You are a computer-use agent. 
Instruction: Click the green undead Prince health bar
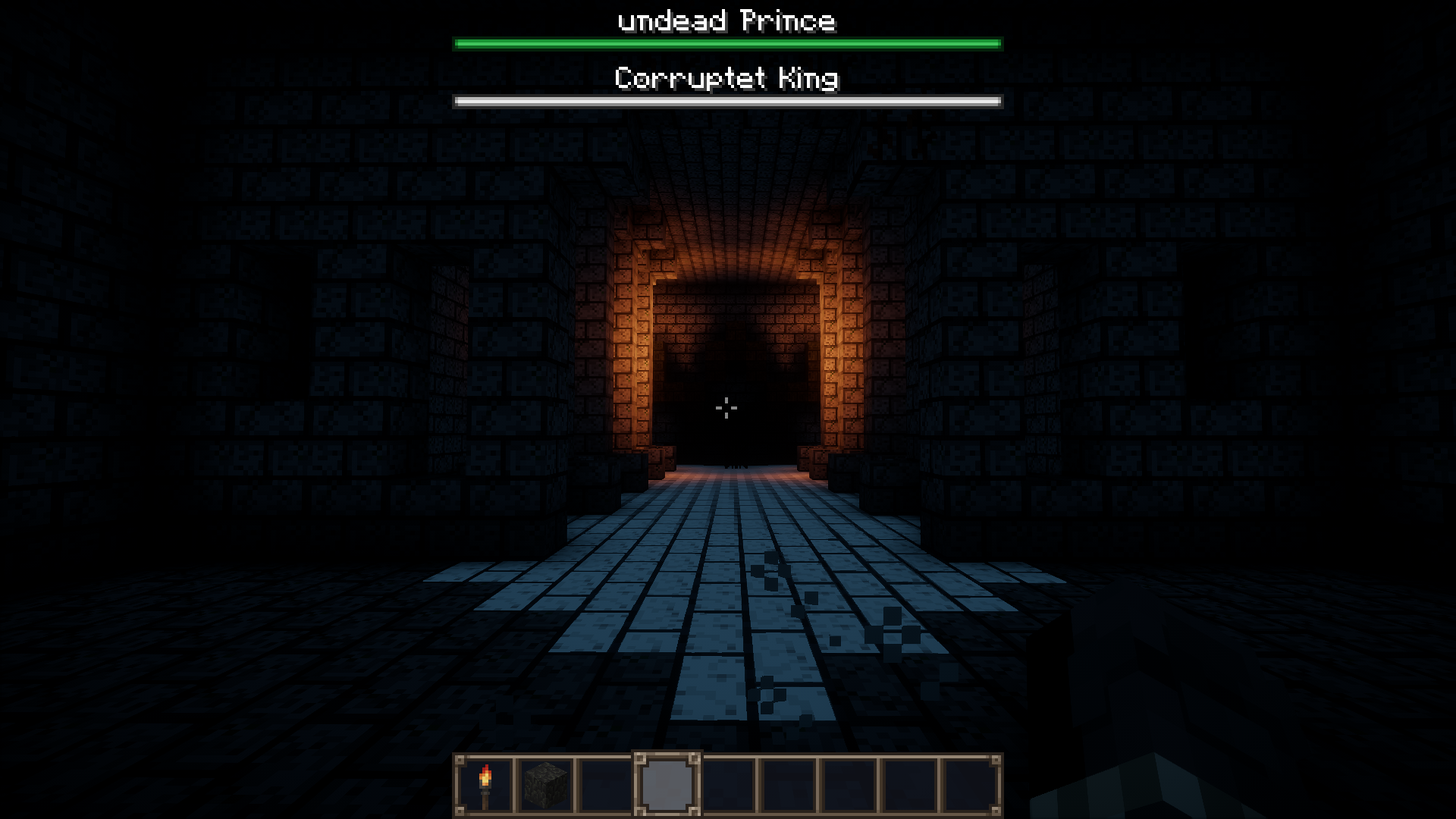pos(726,43)
